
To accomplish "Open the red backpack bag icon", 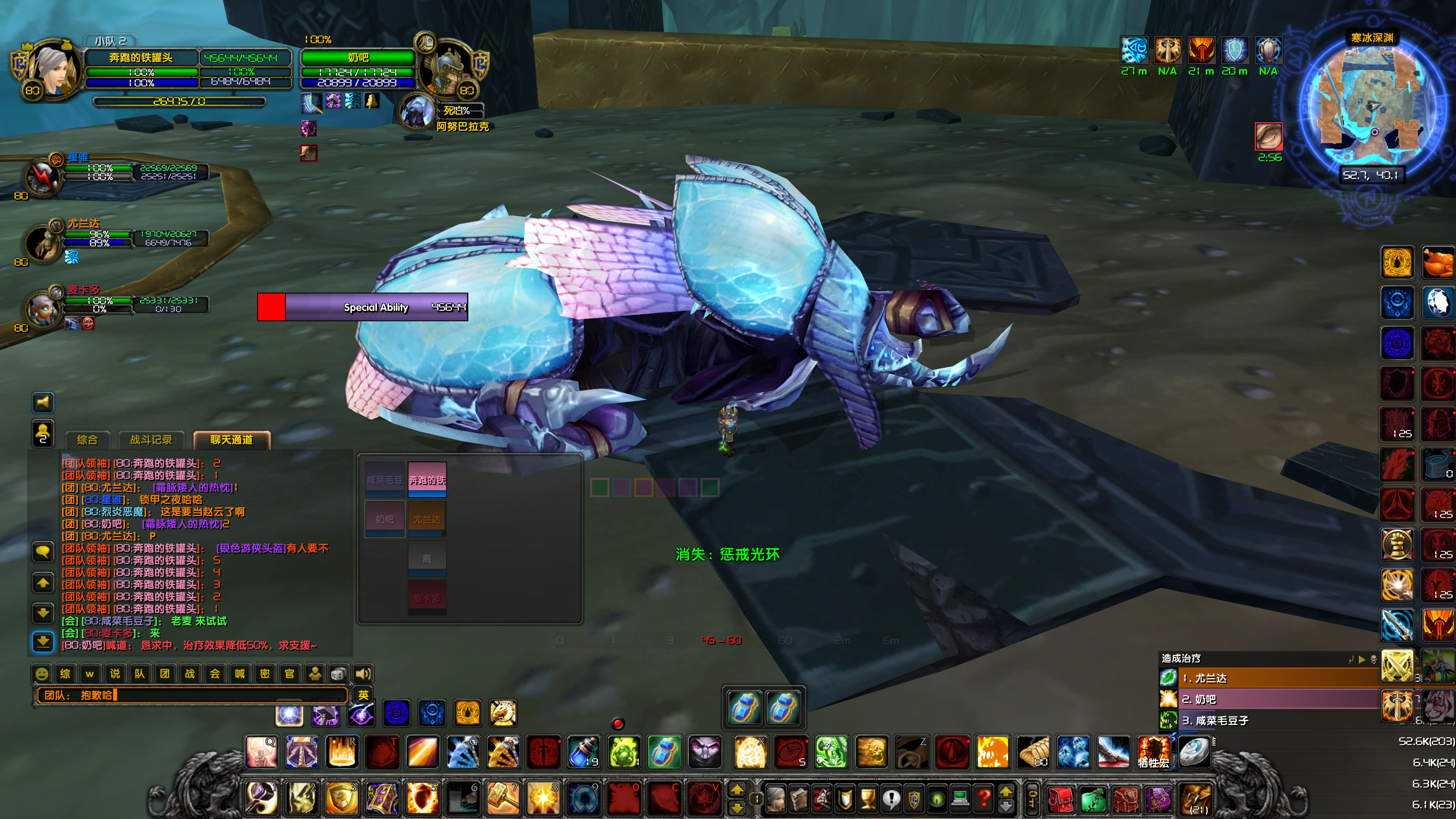I will pyautogui.click(x=1061, y=802).
